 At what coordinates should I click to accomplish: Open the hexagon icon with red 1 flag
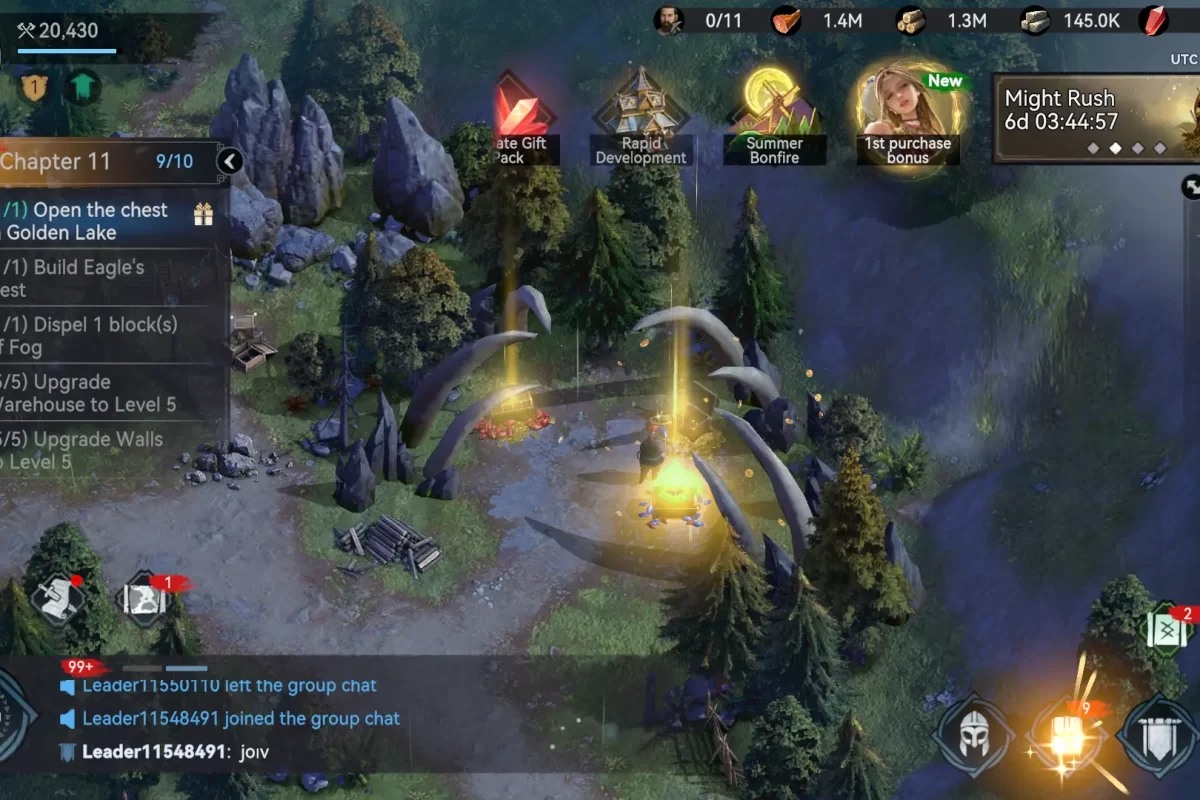coord(147,599)
